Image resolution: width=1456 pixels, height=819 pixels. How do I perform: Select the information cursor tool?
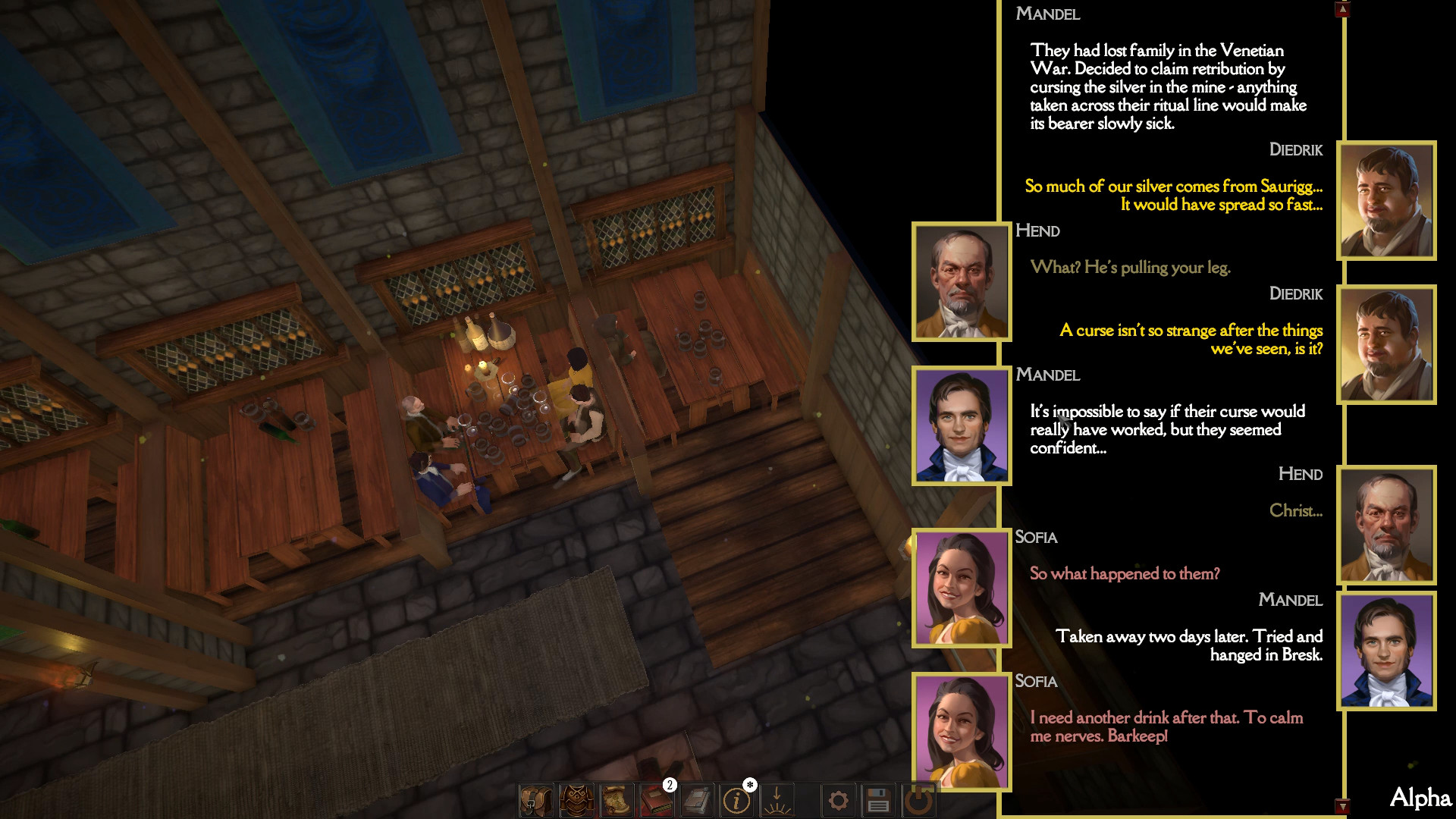736,801
